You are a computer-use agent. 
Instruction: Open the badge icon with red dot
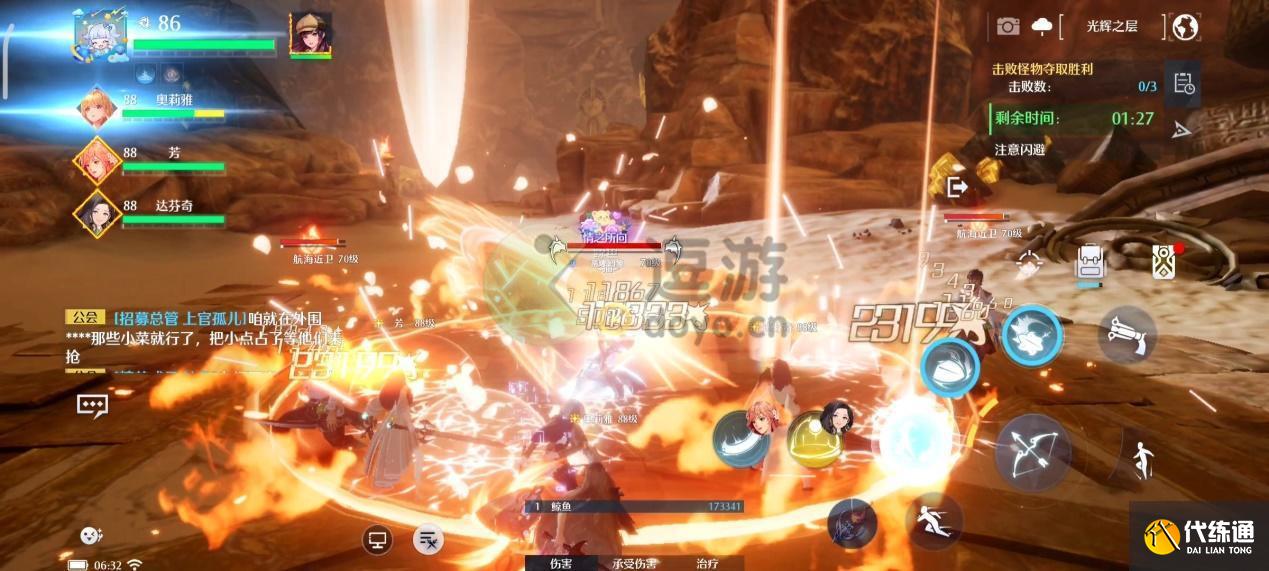1164,262
